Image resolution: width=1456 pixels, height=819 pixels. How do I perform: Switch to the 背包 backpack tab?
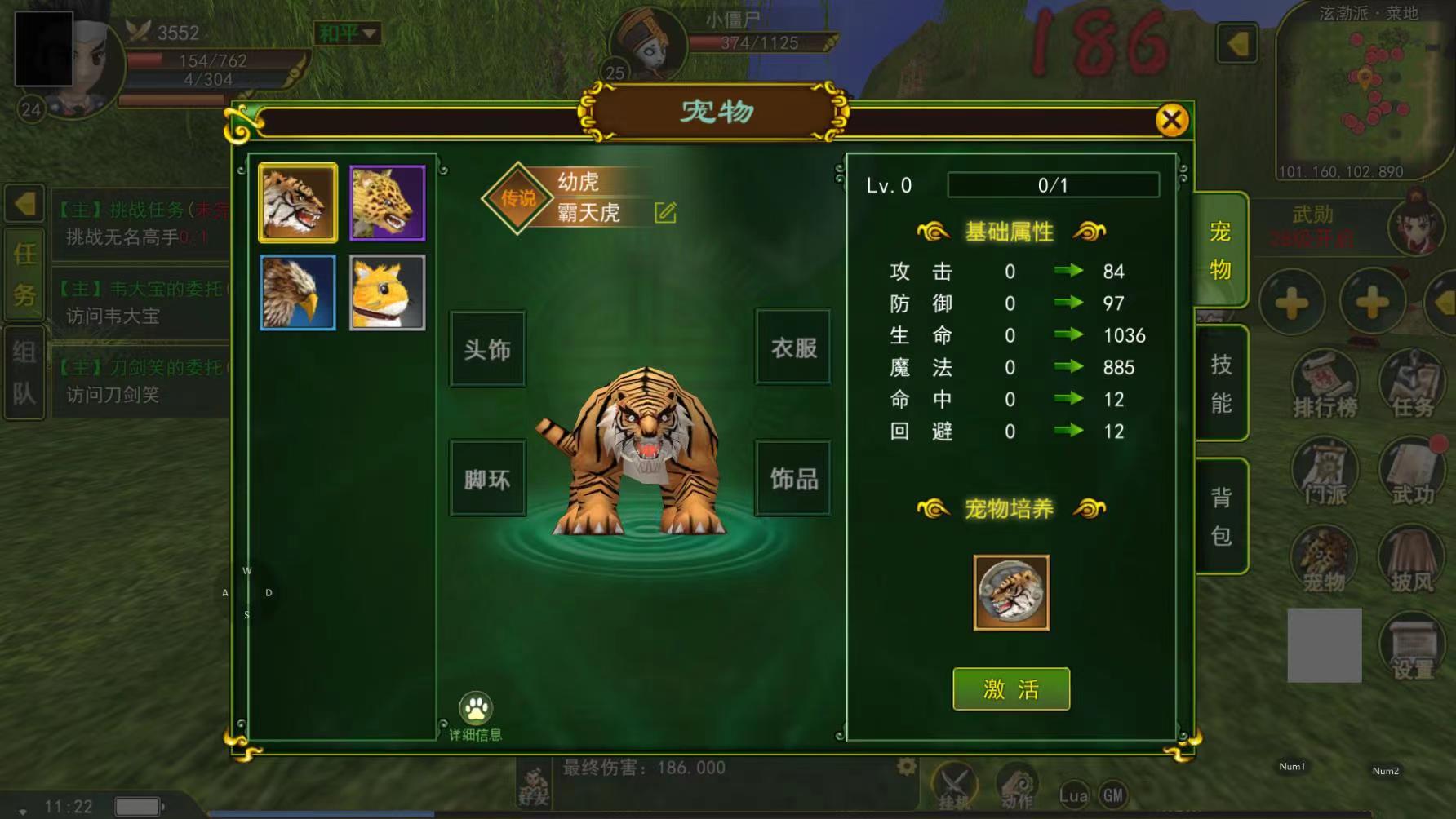click(1222, 512)
